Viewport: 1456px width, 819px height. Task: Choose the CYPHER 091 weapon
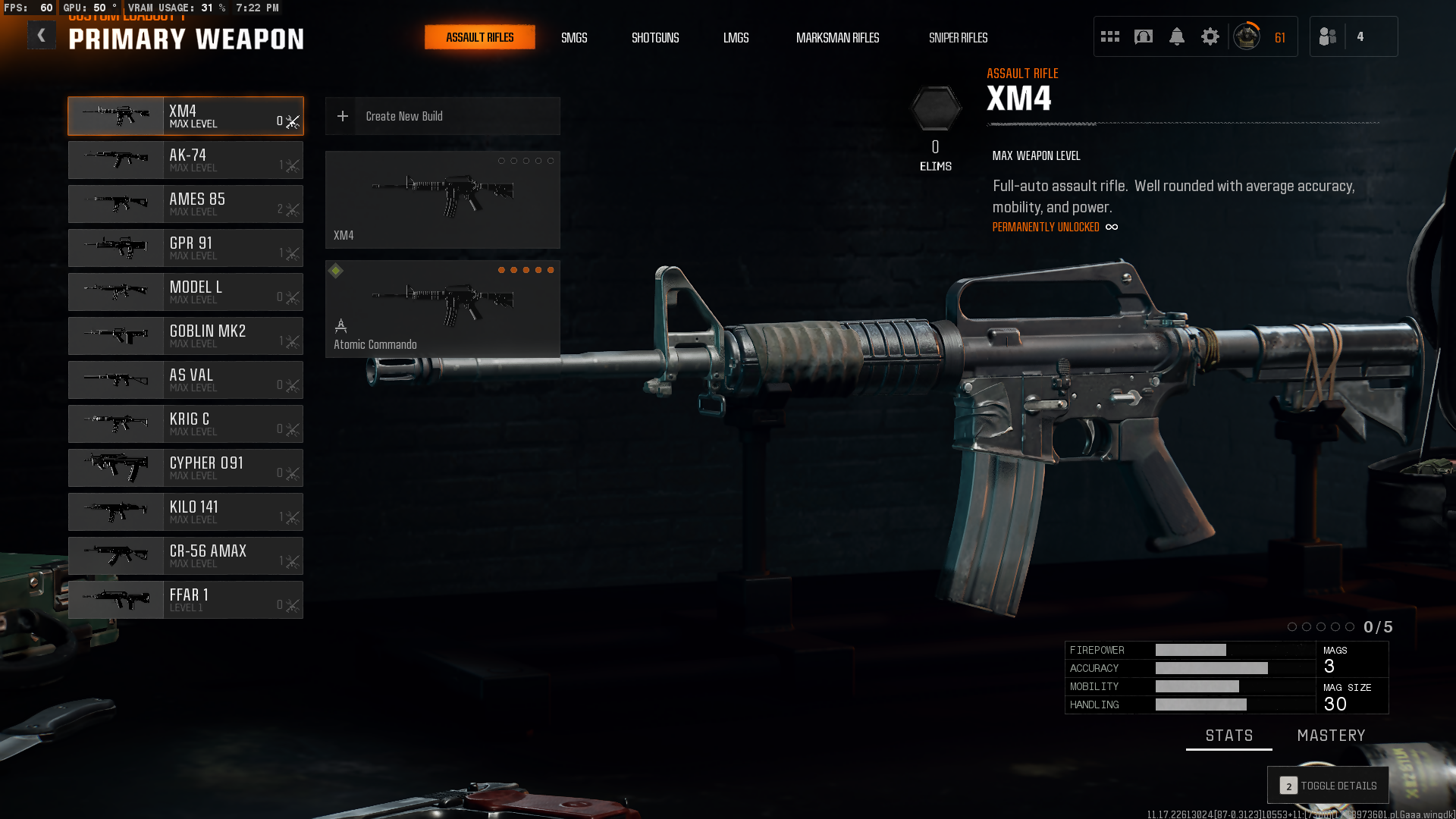tap(186, 468)
